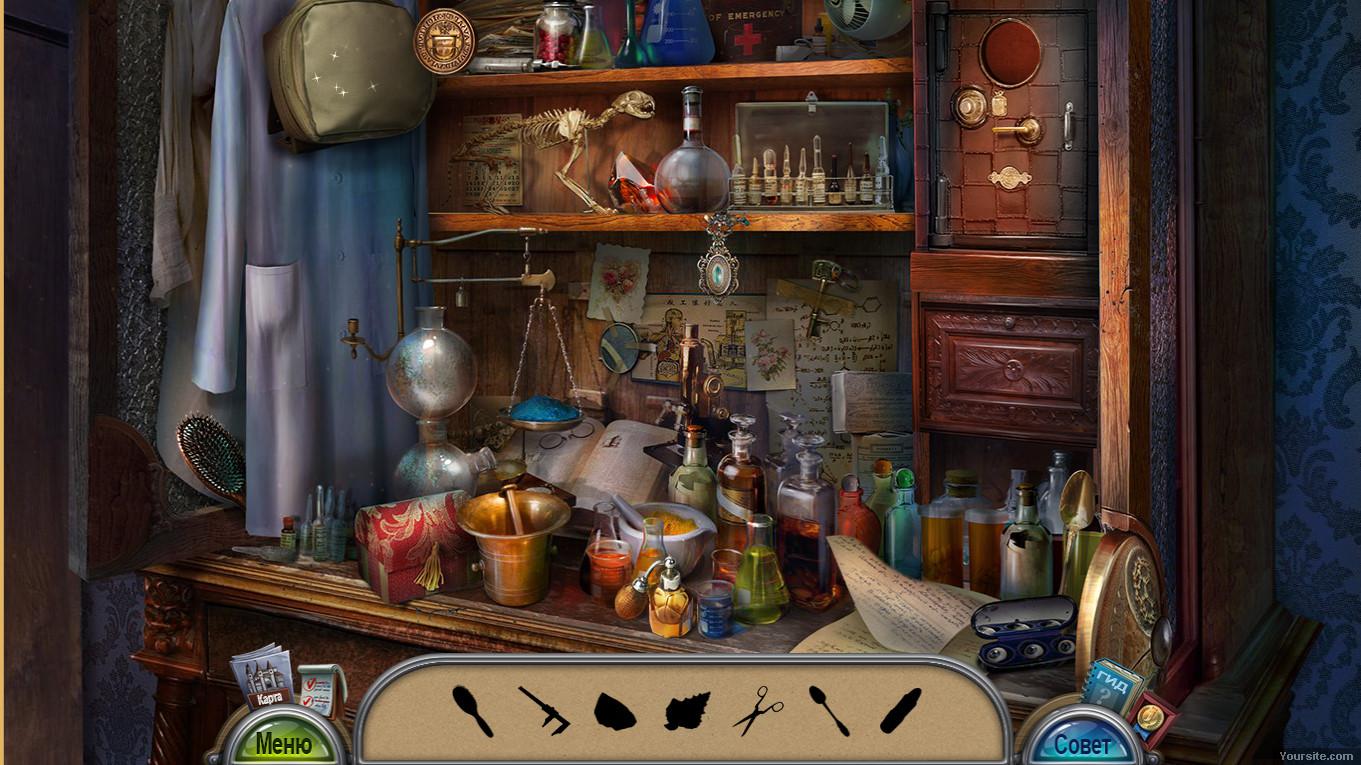Viewport: 1361px width, 765px height.
Task: Choose the stone shard silhouette
Action: pyautogui.click(x=614, y=711)
